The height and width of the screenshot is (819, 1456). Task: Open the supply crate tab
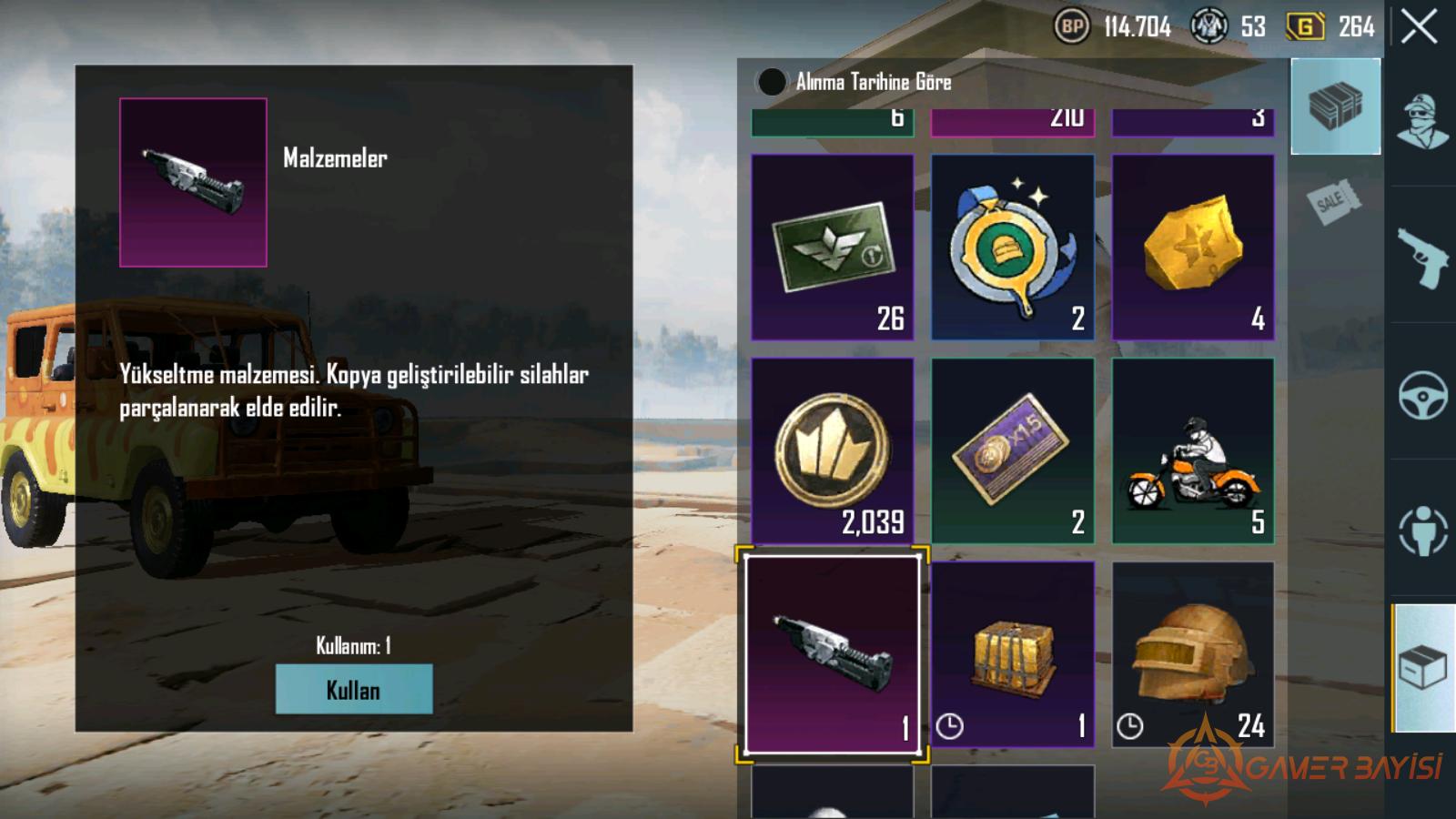coord(1335,106)
